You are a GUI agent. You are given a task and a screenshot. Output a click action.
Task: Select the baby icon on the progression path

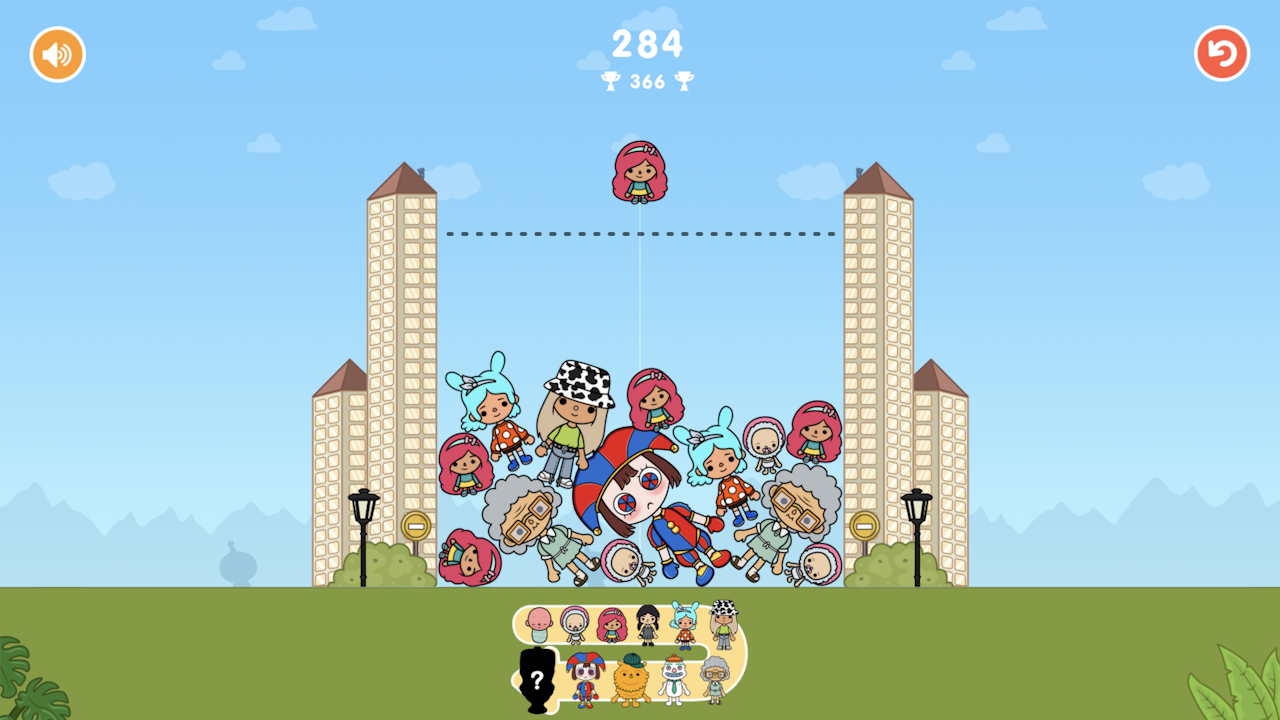pos(538,624)
